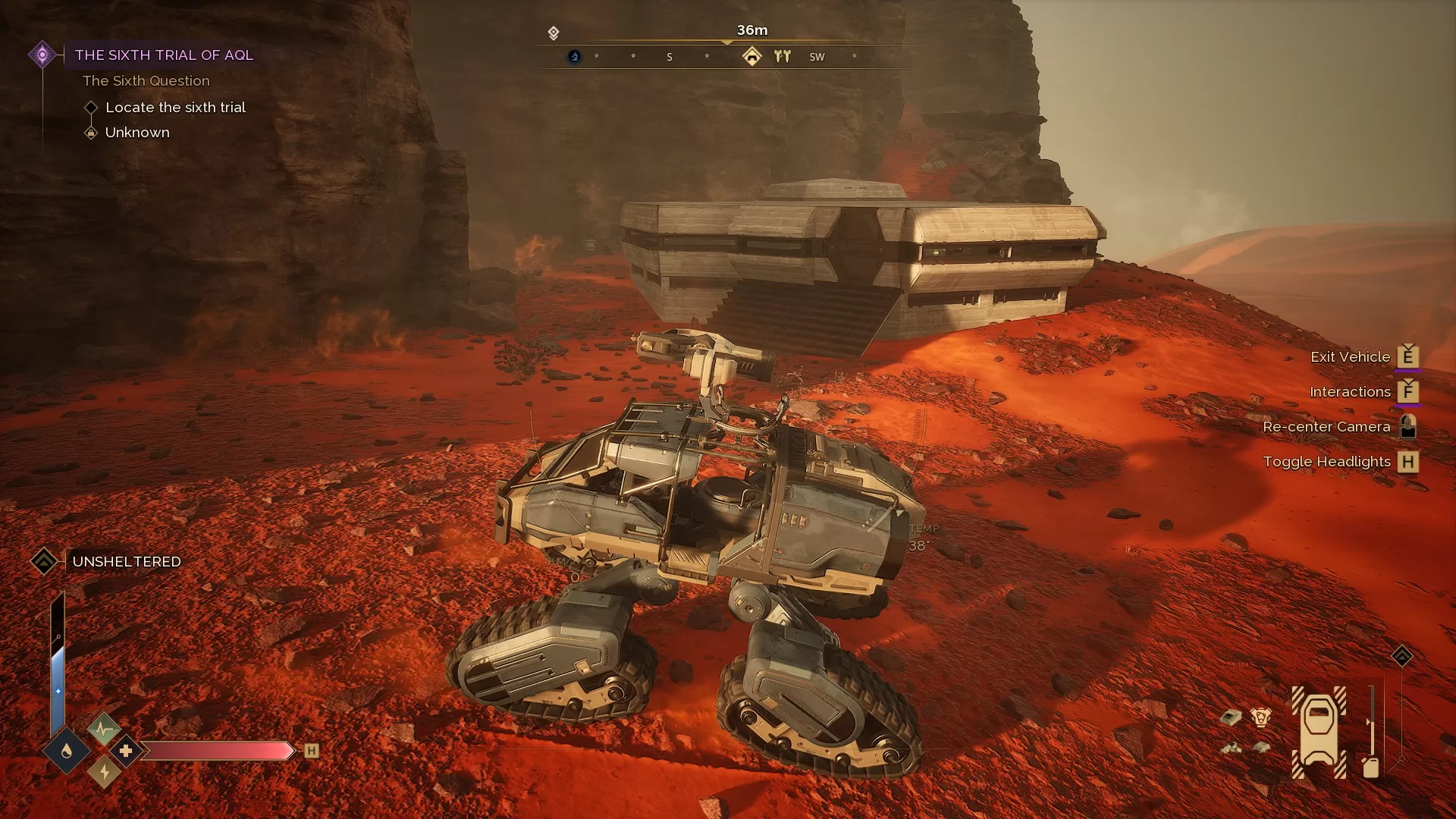The width and height of the screenshot is (1456, 819).
Task: Select the health cross icon
Action: (126, 751)
